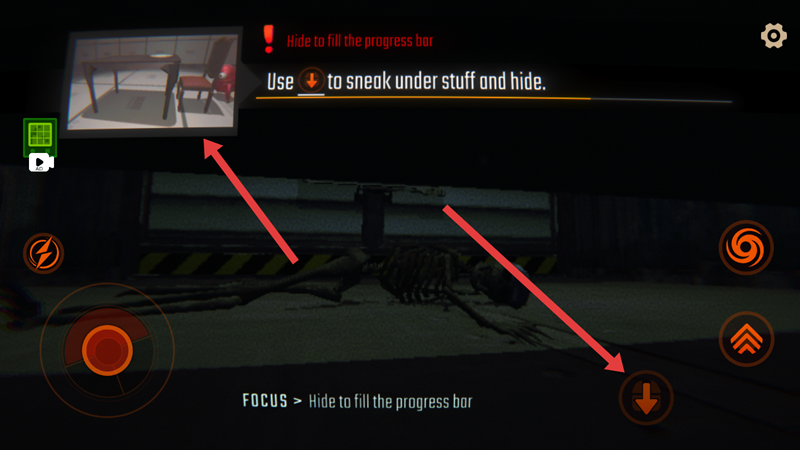The width and height of the screenshot is (800, 450).
Task: Trigger the lightning bolt ability
Action: 45,253
